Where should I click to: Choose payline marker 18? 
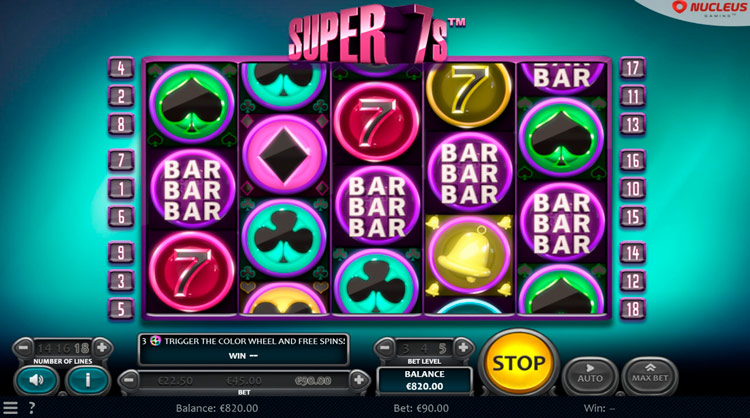click(633, 309)
